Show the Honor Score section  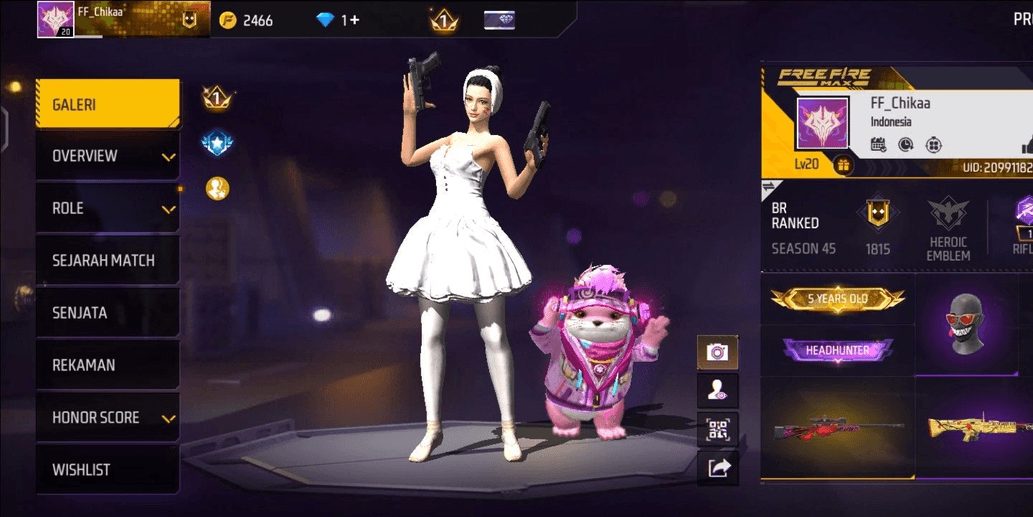pos(107,418)
